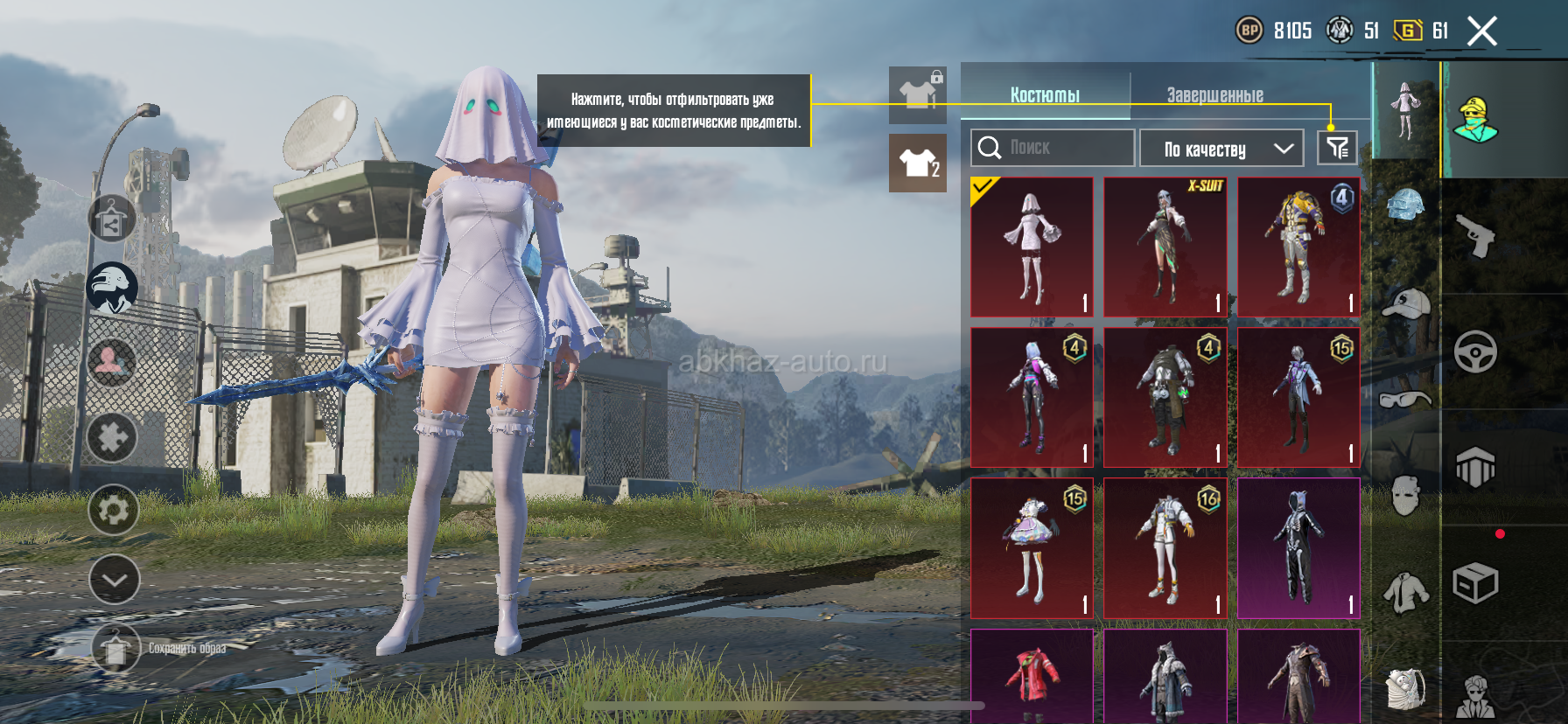Open the glasses accessory category
The image size is (1568, 724).
pos(1405,400)
